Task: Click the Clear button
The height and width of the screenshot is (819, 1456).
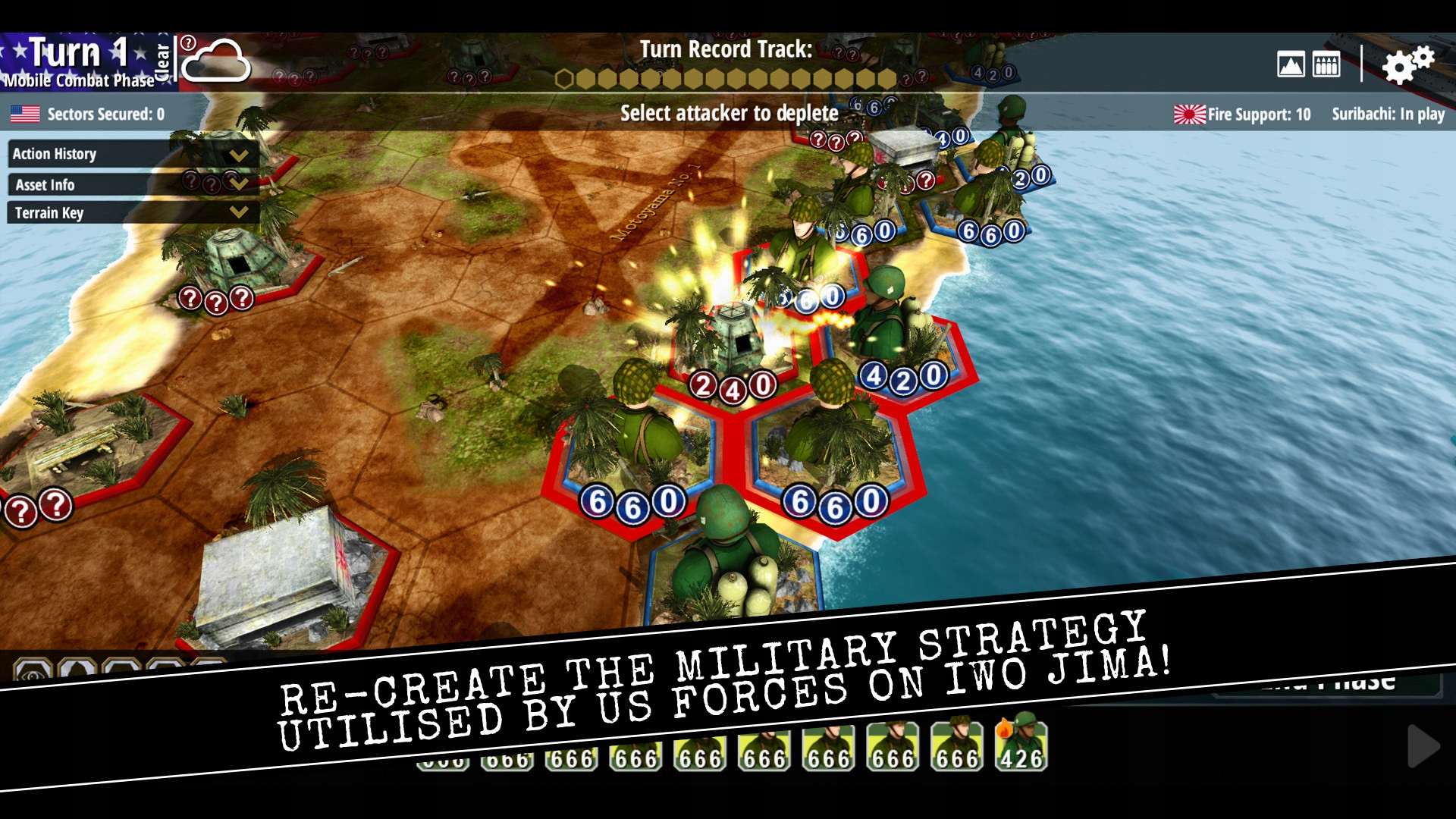Action: click(x=162, y=61)
